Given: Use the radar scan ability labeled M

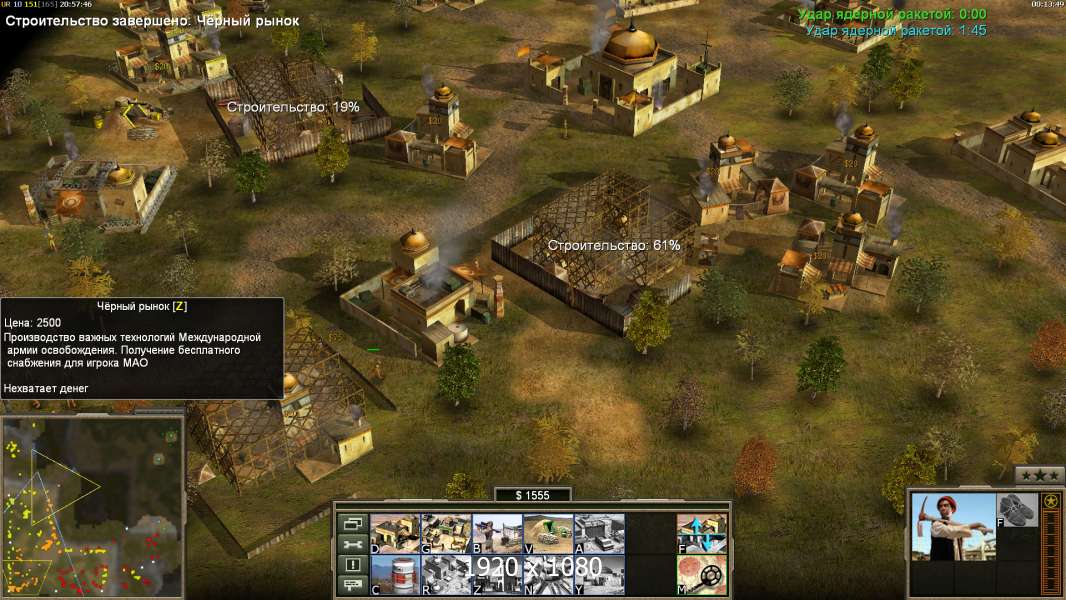Looking at the screenshot, I should tap(702, 575).
